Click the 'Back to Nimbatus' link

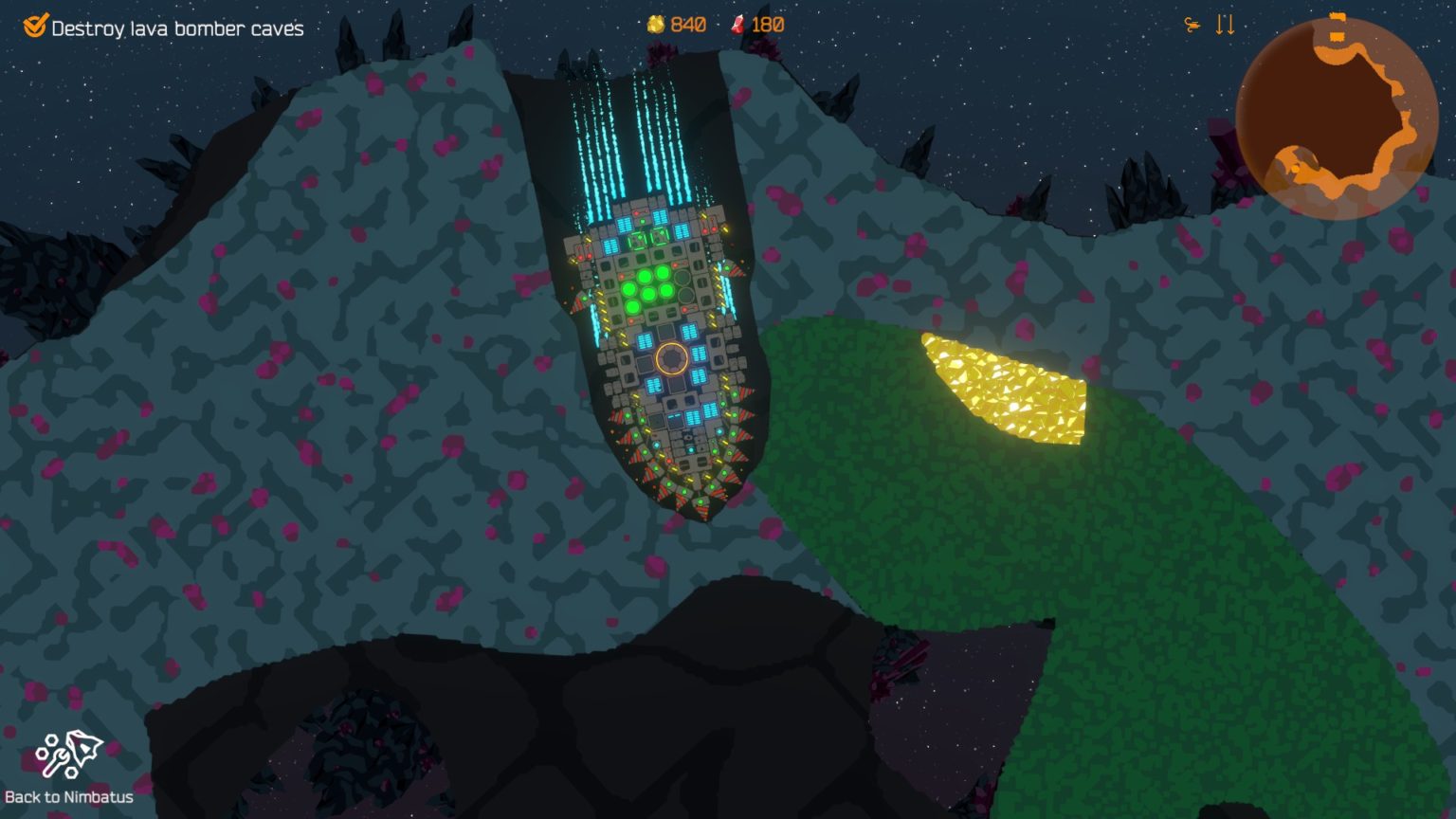click(x=68, y=797)
